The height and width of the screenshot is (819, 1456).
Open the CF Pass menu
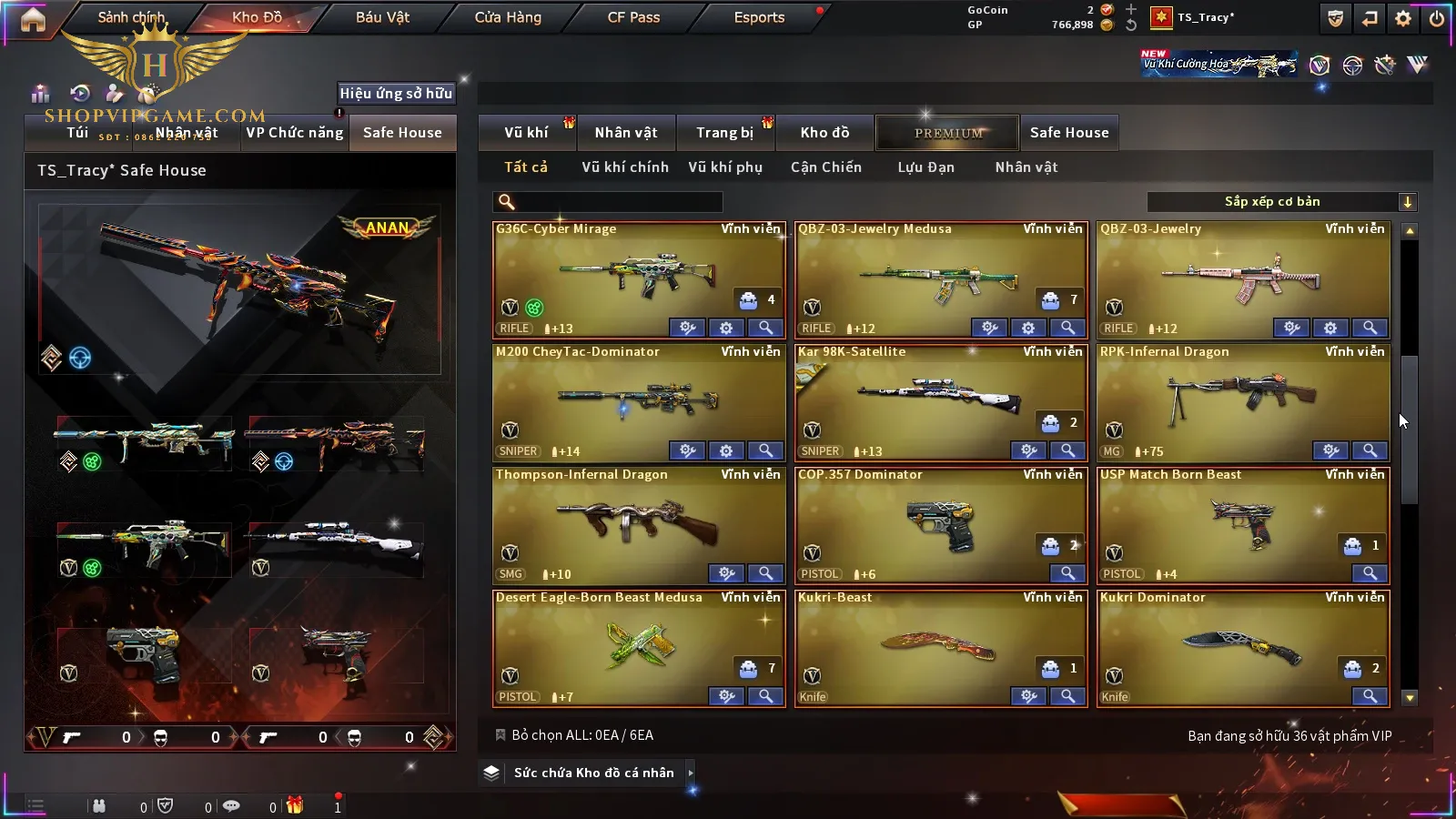pyautogui.click(x=633, y=17)
